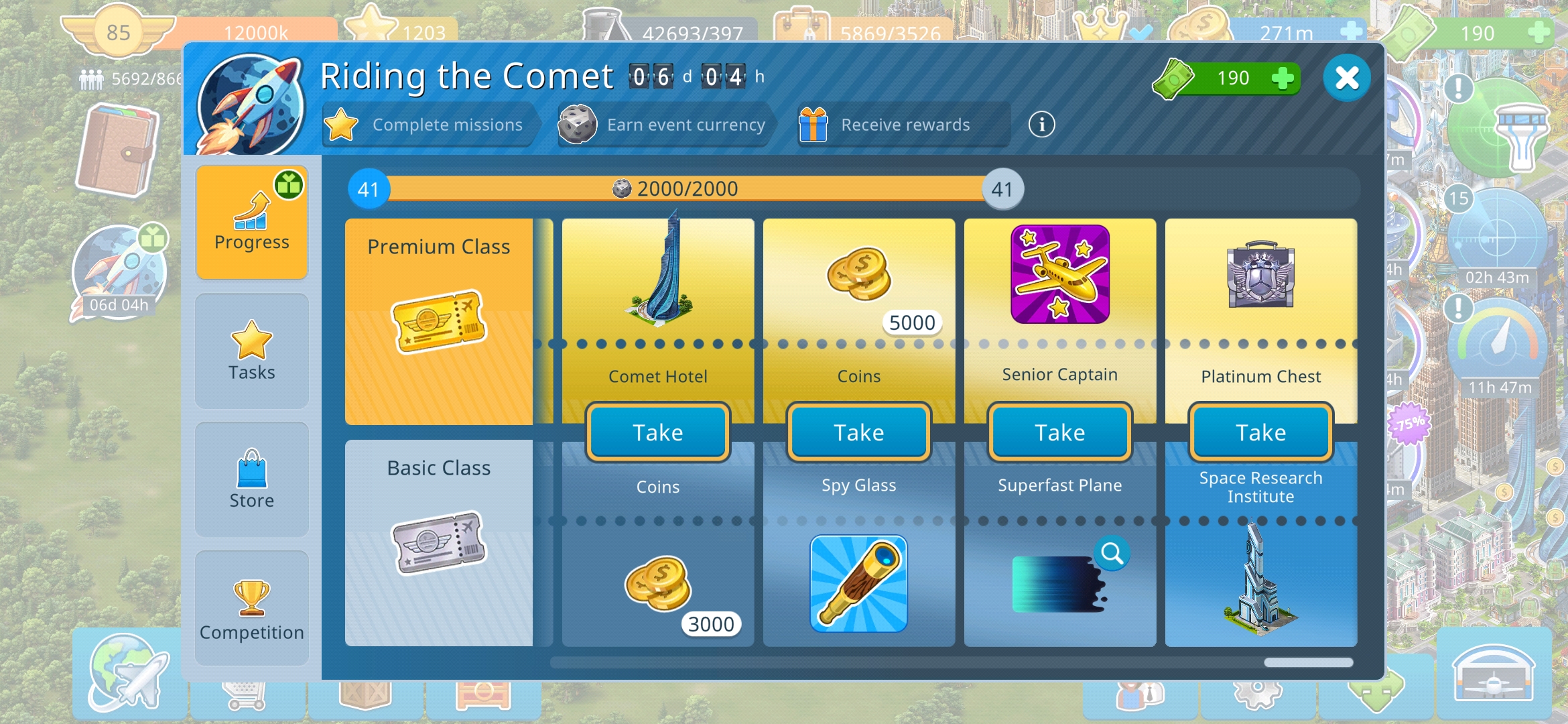Open the Tasks tab
This screenshot has width=1568, height=724.
252,351
